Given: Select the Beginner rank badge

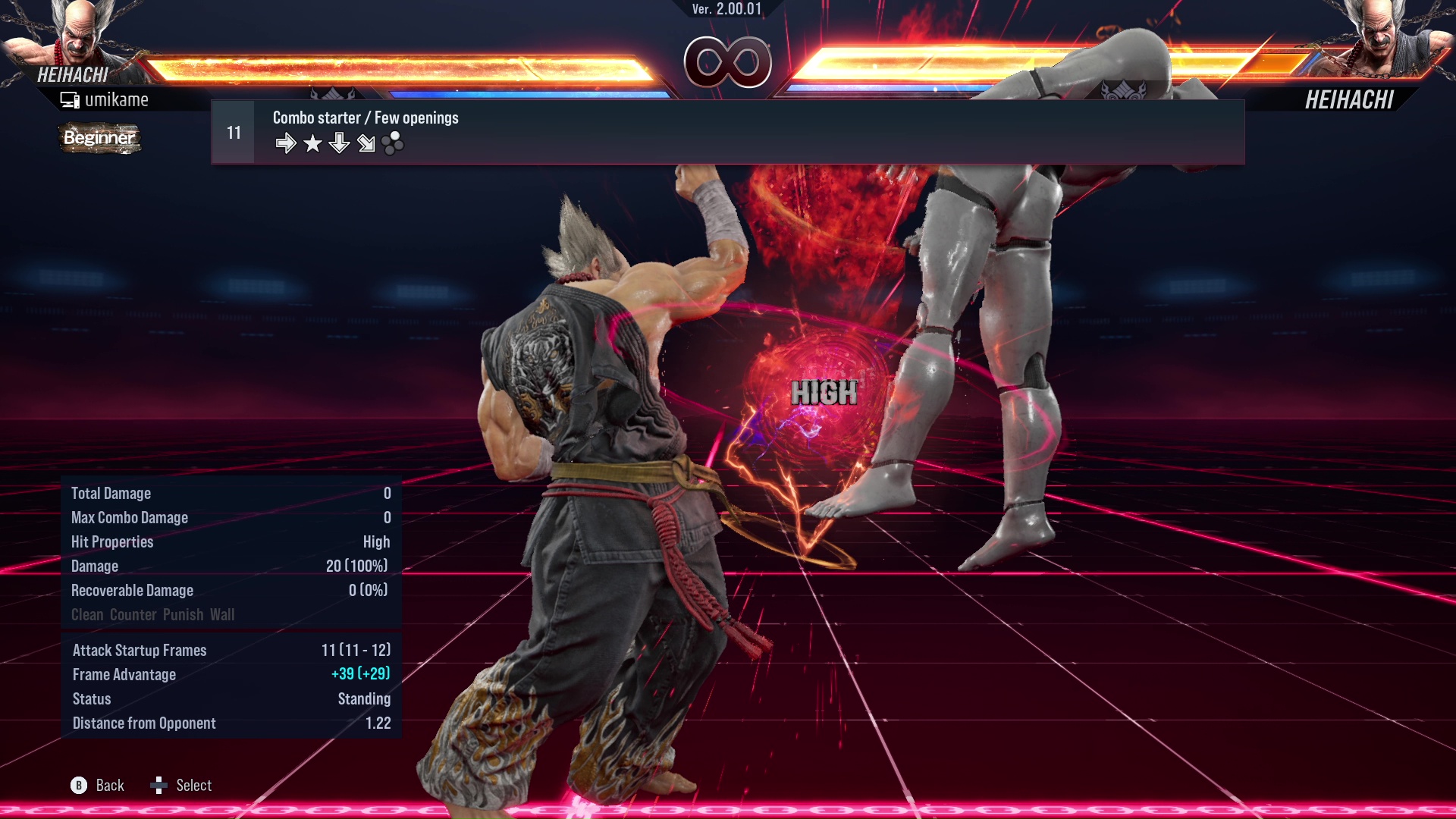Looking at the screenshot, I should [99, 139].
